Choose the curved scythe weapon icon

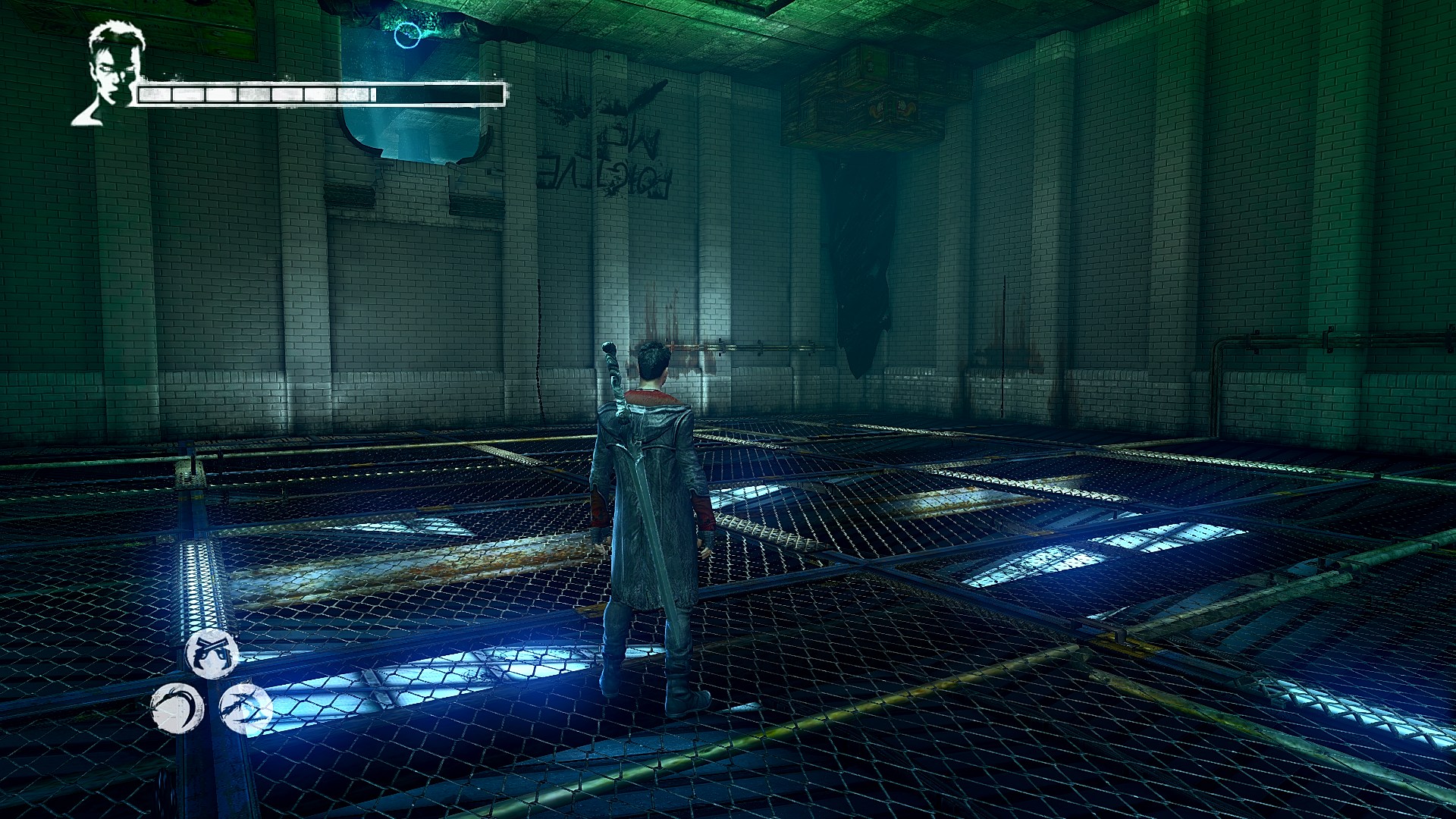[x=177, y=709]
